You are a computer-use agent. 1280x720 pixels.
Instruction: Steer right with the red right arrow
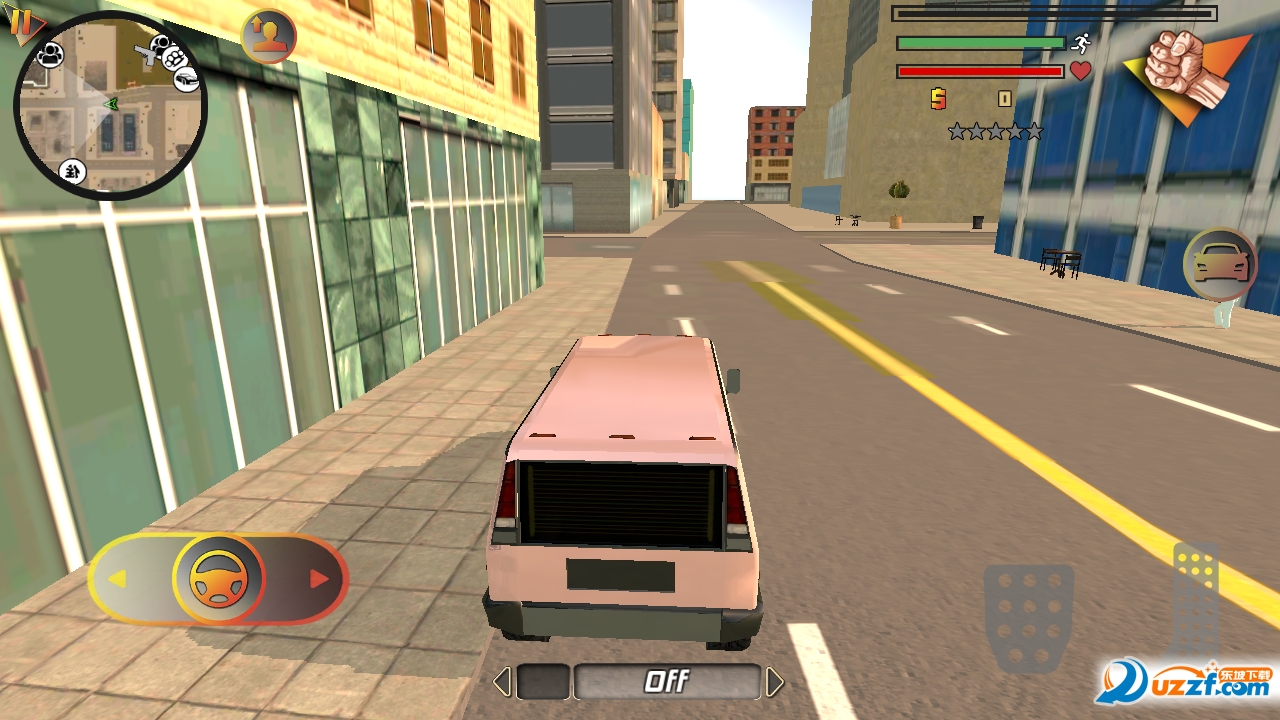point(319,579)
